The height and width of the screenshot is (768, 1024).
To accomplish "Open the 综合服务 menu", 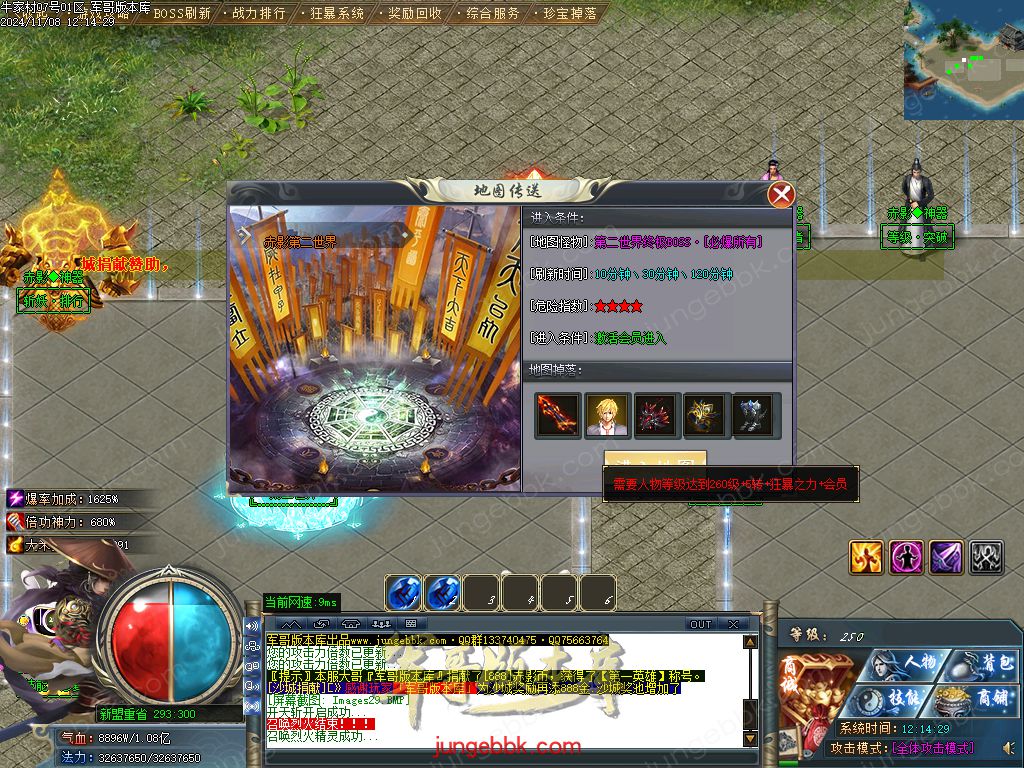I will tap(493, 14).
